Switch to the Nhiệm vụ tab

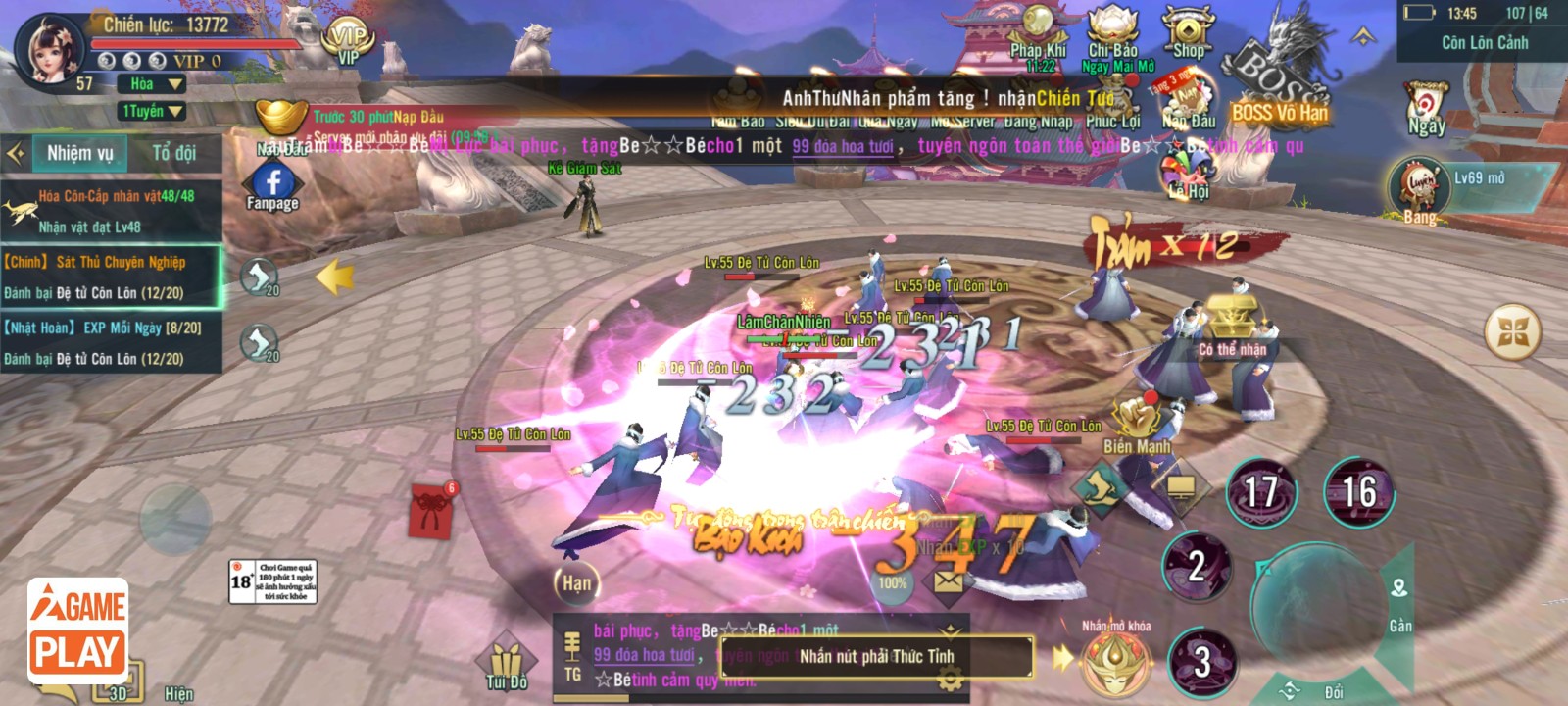(80, 153)
